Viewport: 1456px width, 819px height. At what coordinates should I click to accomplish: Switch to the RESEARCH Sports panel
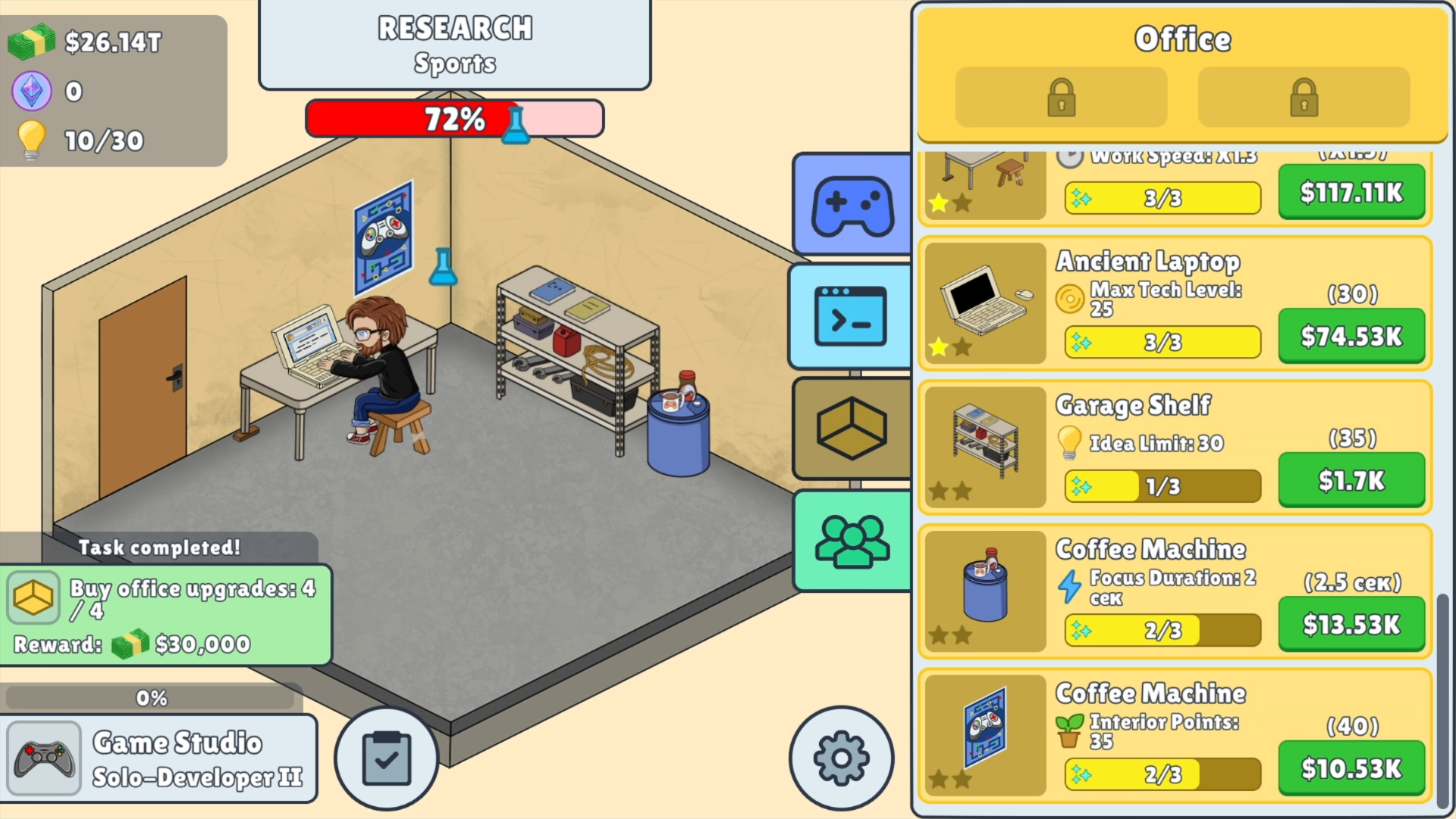click(x=455, y=45)
